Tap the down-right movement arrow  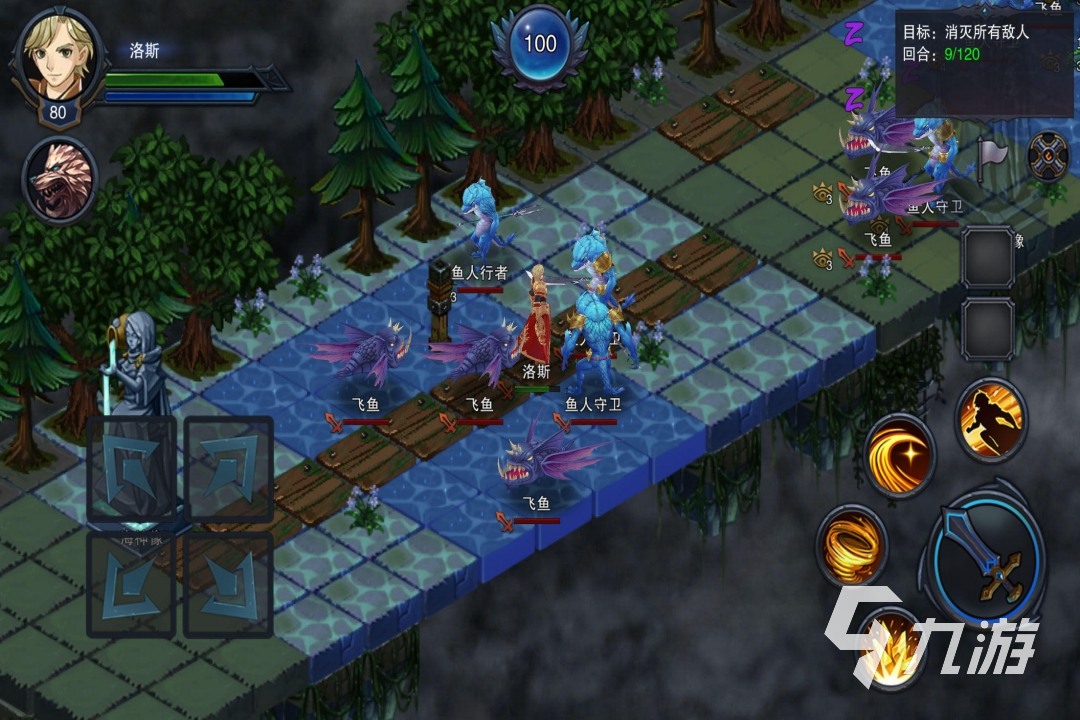point(228,585)
